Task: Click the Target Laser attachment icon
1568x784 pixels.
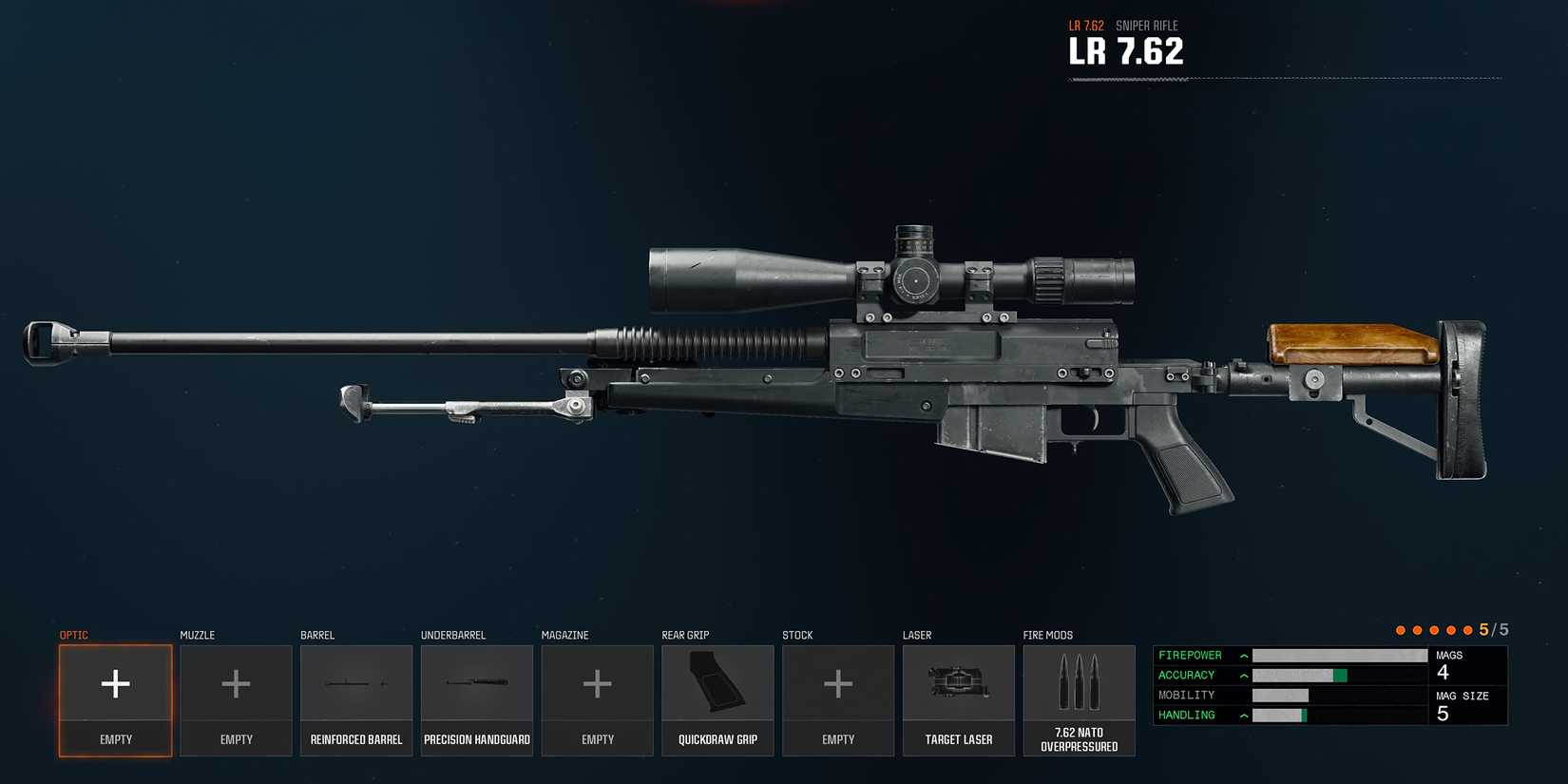Action: coord(958,682)
